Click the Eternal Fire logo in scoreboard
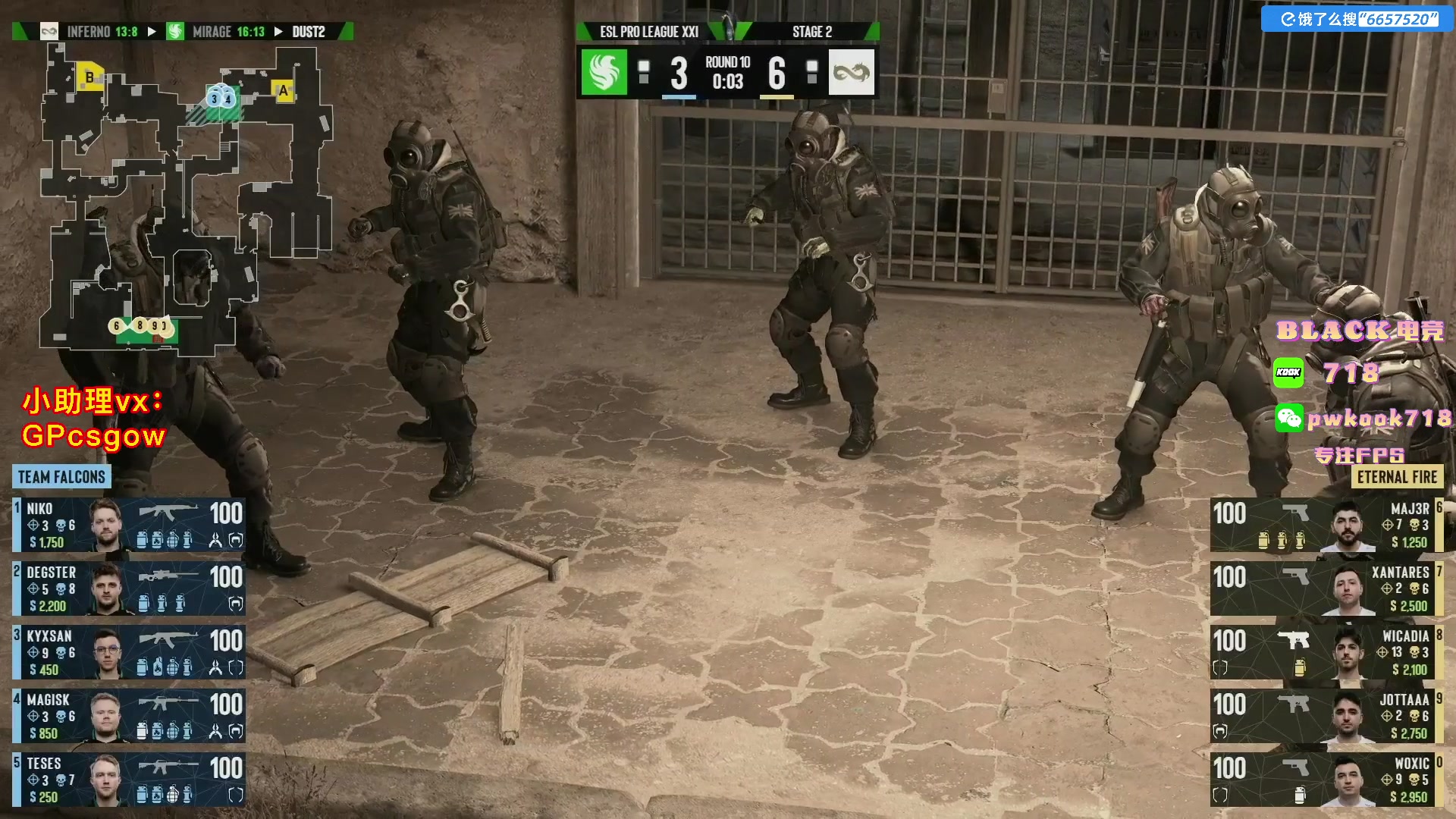Image resolution: width=1456 pixels, height=819 pixels. coord(851,73)
